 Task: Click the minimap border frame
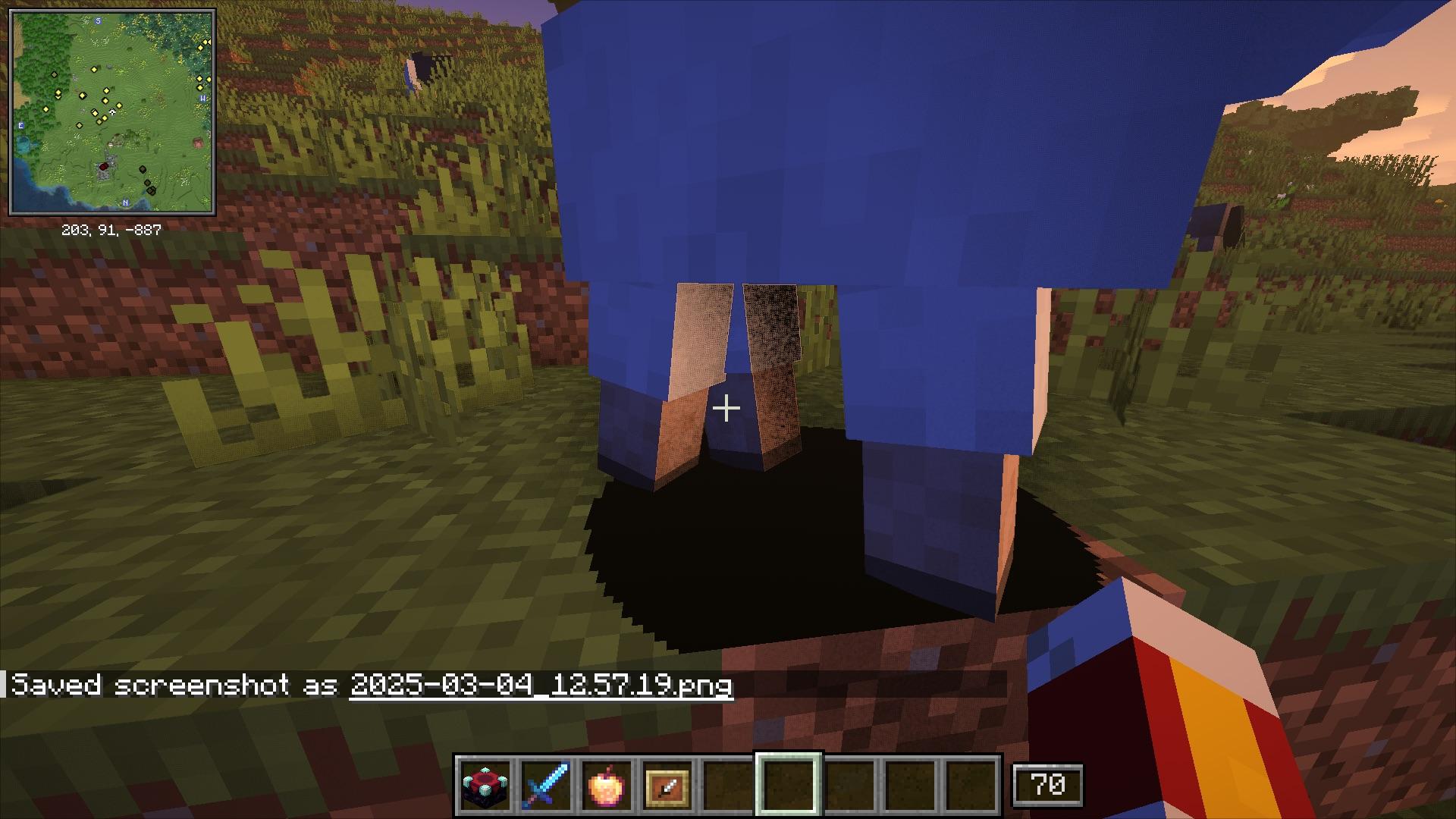[114, 10]
